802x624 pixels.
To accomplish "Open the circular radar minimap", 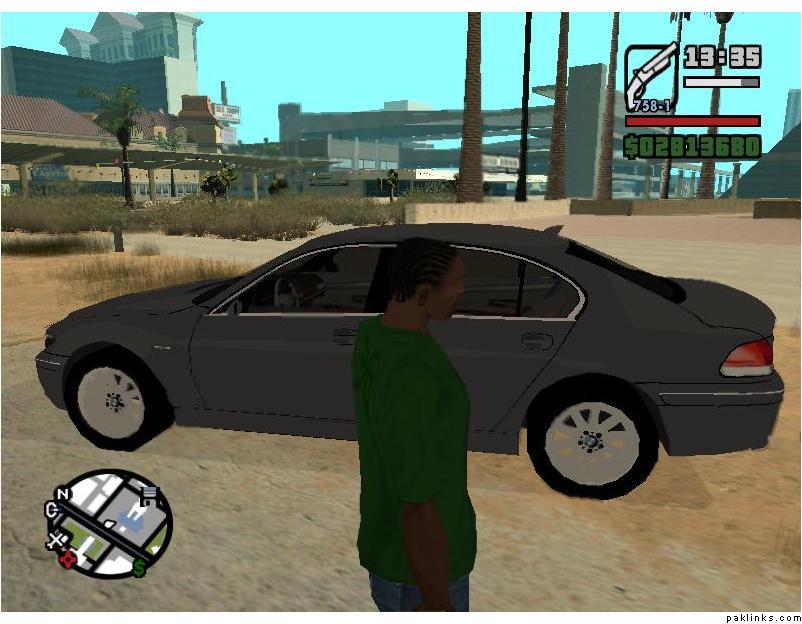I will tap(109, 524).
